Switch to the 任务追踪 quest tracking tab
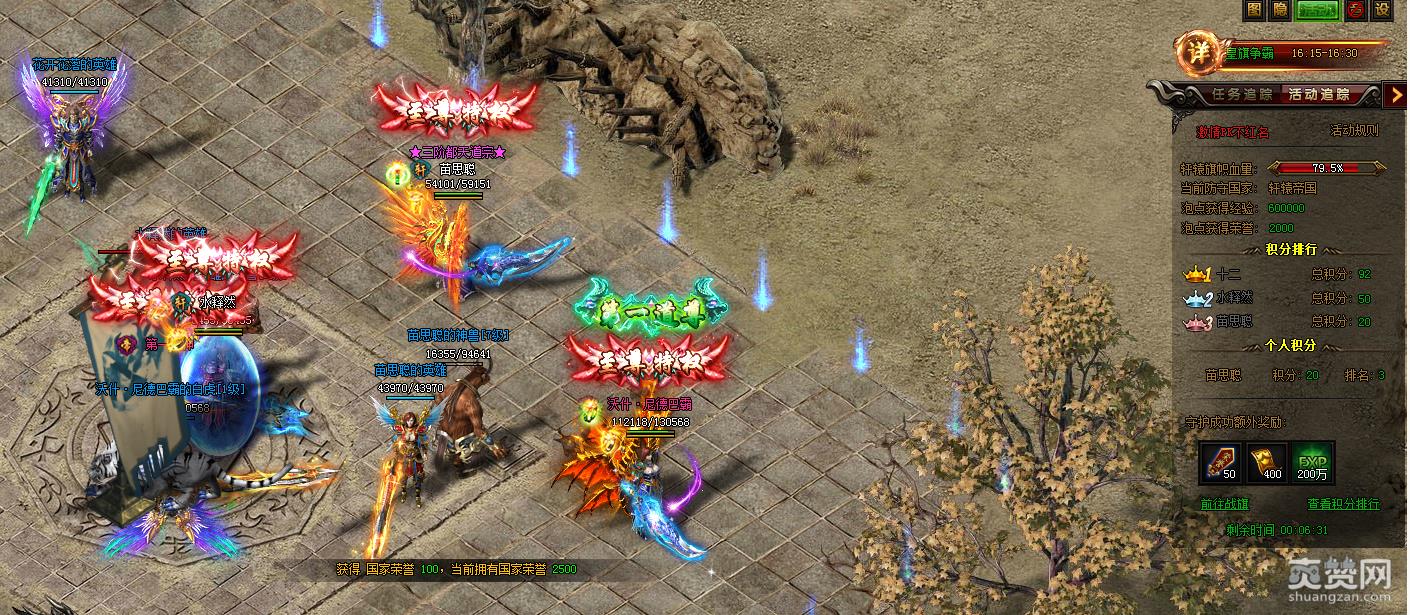Image resolution: width=1410 pixels, height=615 pixels. (1241, 95)
